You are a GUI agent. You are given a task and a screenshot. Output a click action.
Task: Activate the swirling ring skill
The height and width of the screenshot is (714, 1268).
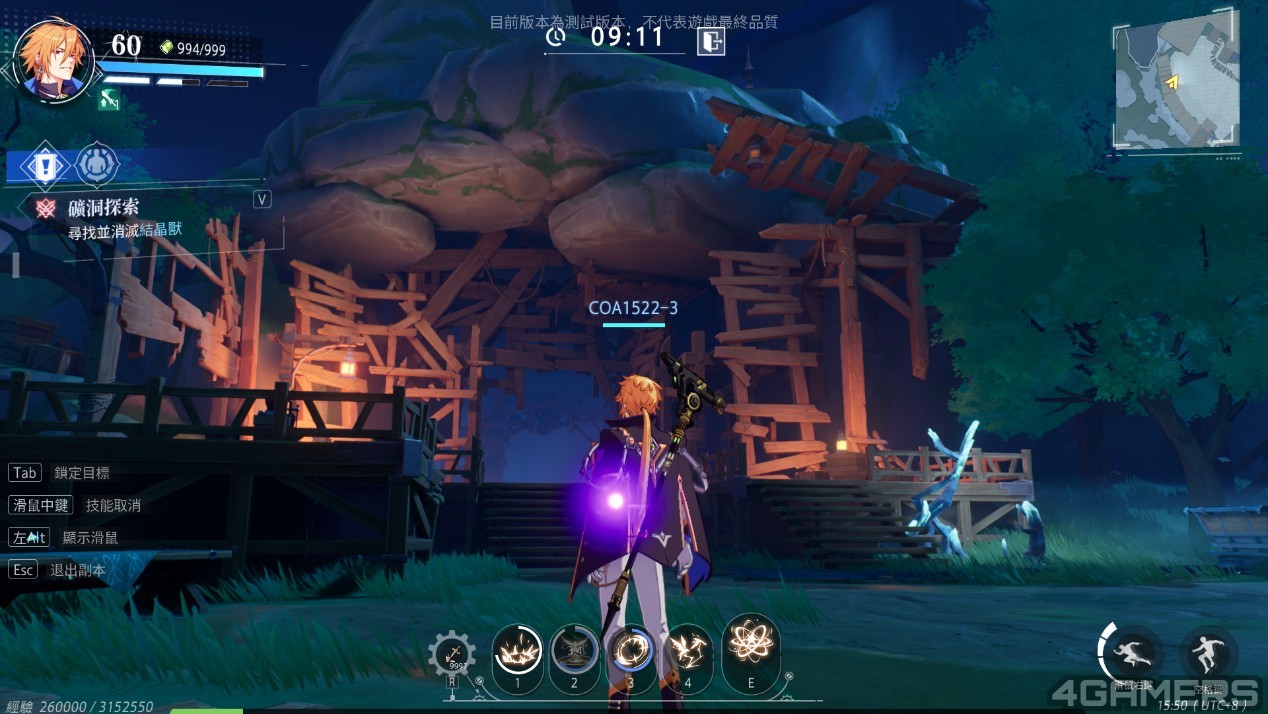[631, 650]
